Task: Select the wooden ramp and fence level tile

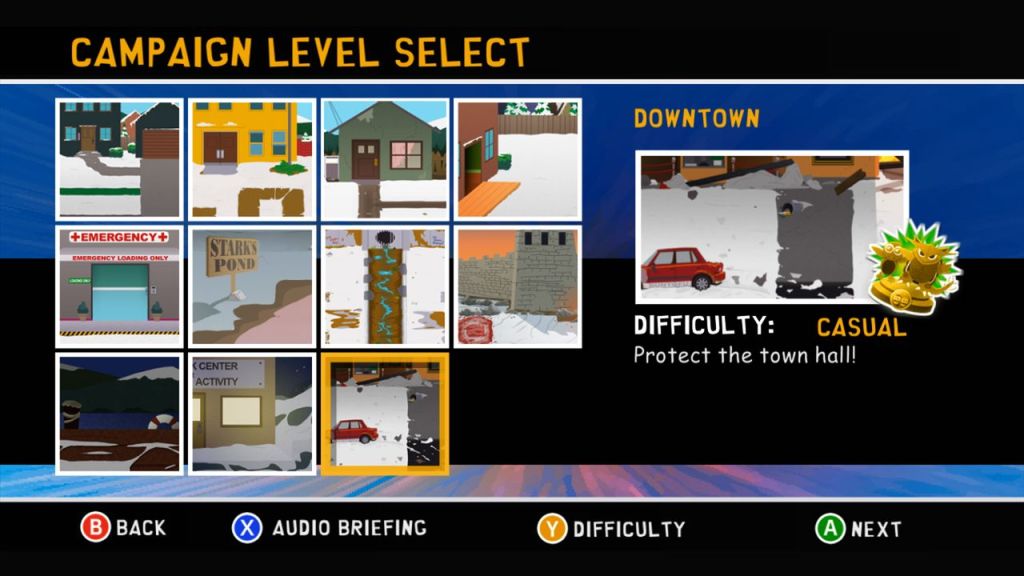Action: click(x=518, y=159)
